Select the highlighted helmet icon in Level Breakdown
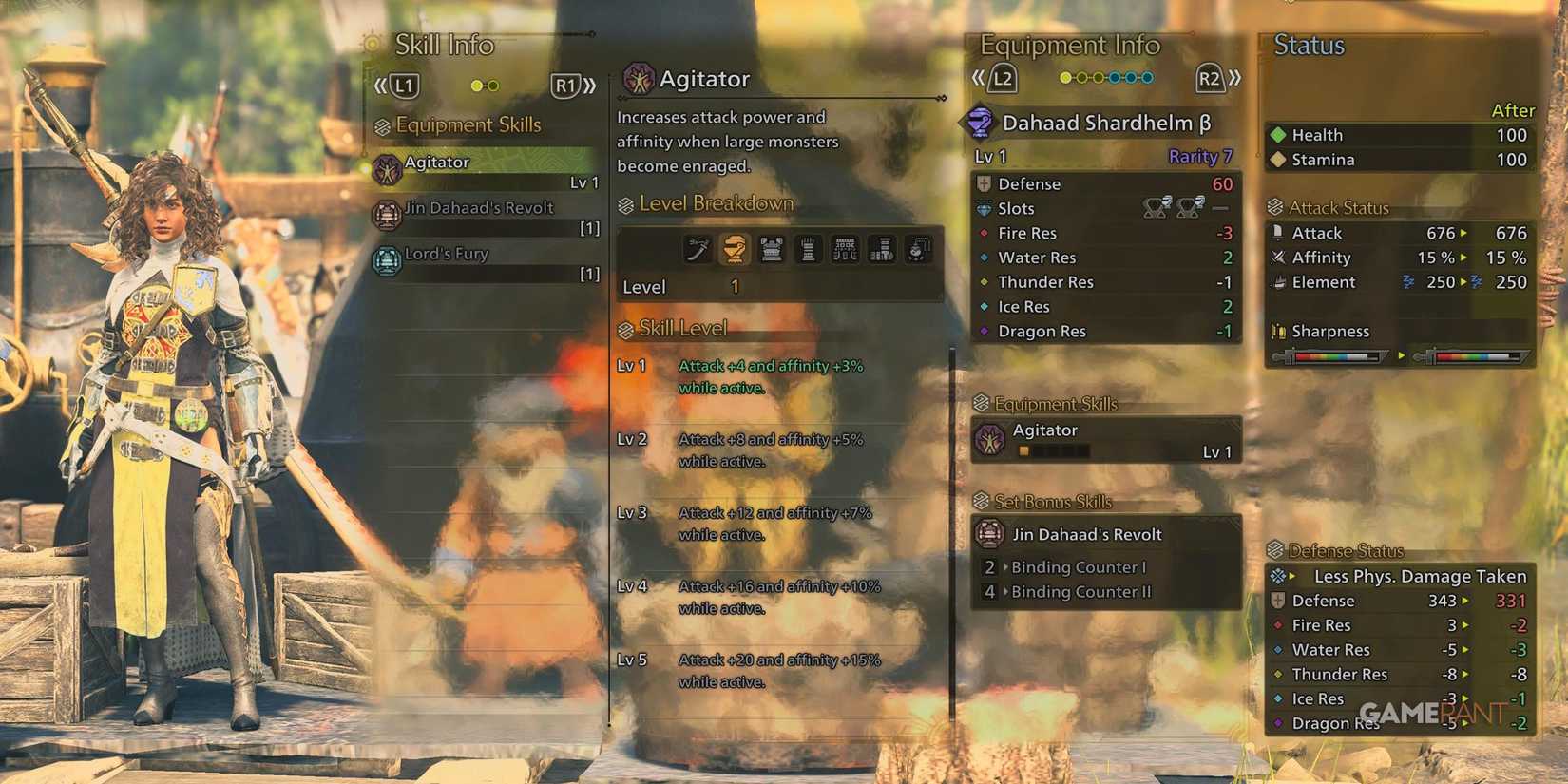 [734, 250]
